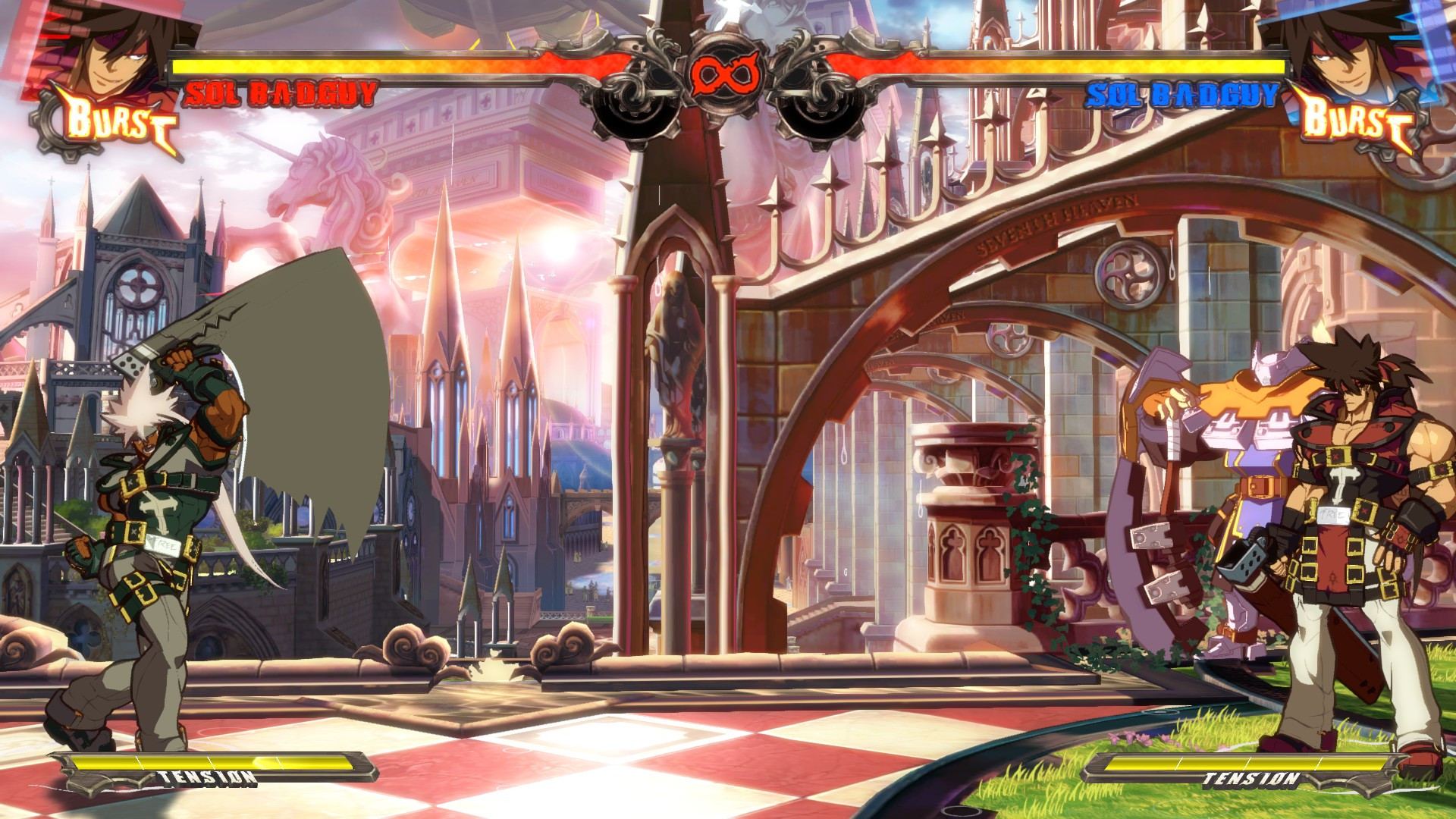Click the statue pillar in the stage center
Image resolution: width=1456 pixels, height=819 pixels.
click(673, 379)
